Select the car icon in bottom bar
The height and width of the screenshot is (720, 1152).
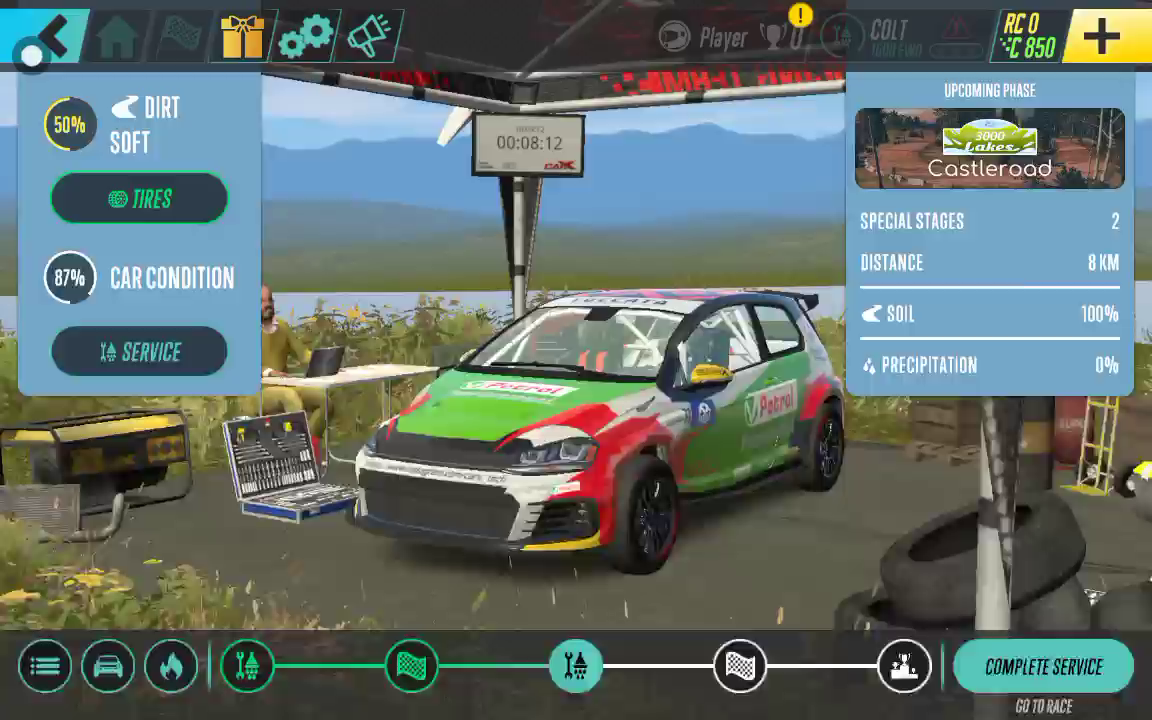[x=108, y=666]
